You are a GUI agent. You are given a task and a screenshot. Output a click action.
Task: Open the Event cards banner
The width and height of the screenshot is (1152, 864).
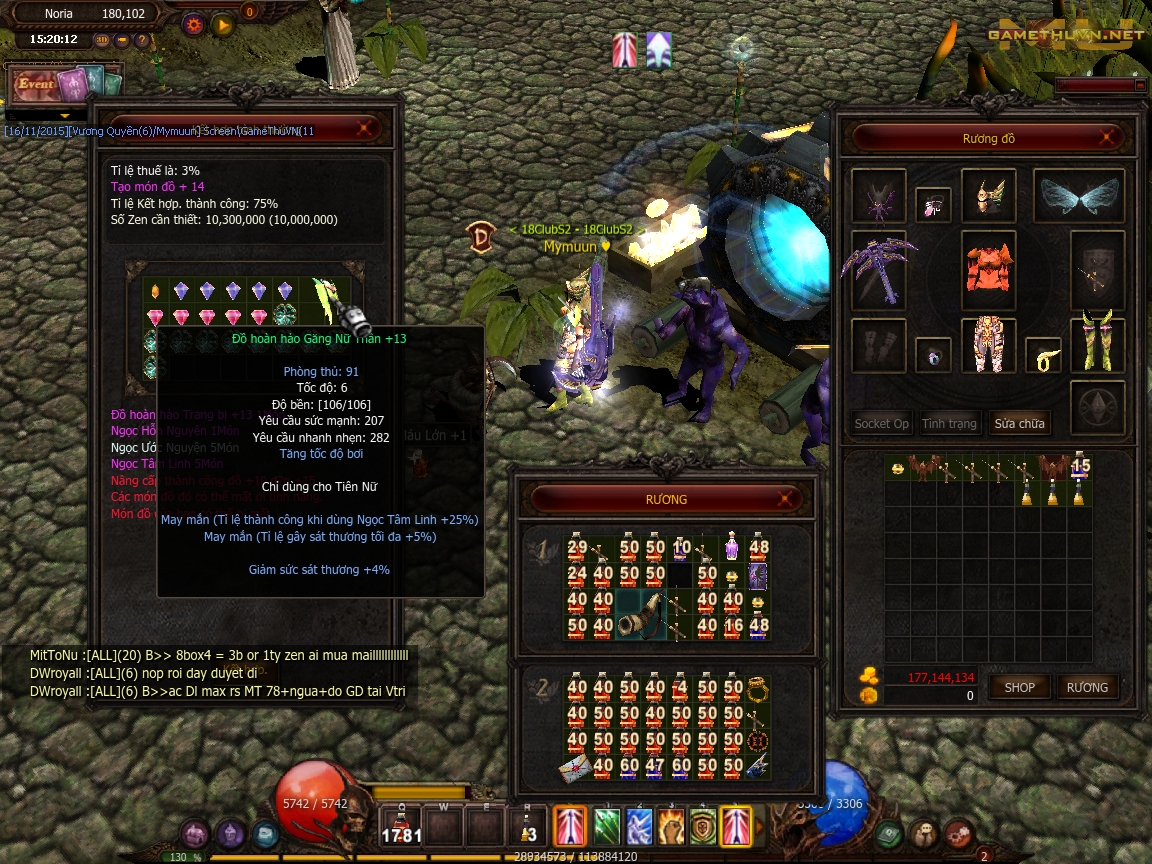64,85
